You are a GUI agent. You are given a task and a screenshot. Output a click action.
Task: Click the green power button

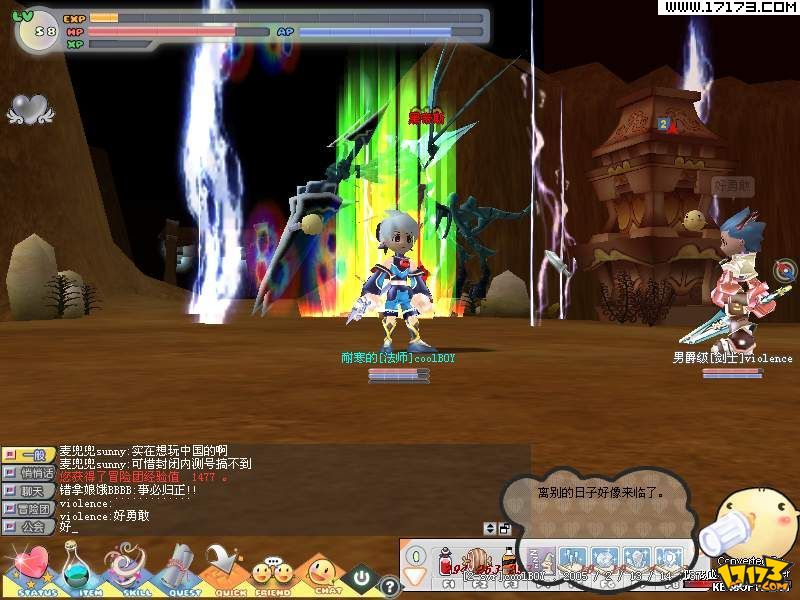361,578
